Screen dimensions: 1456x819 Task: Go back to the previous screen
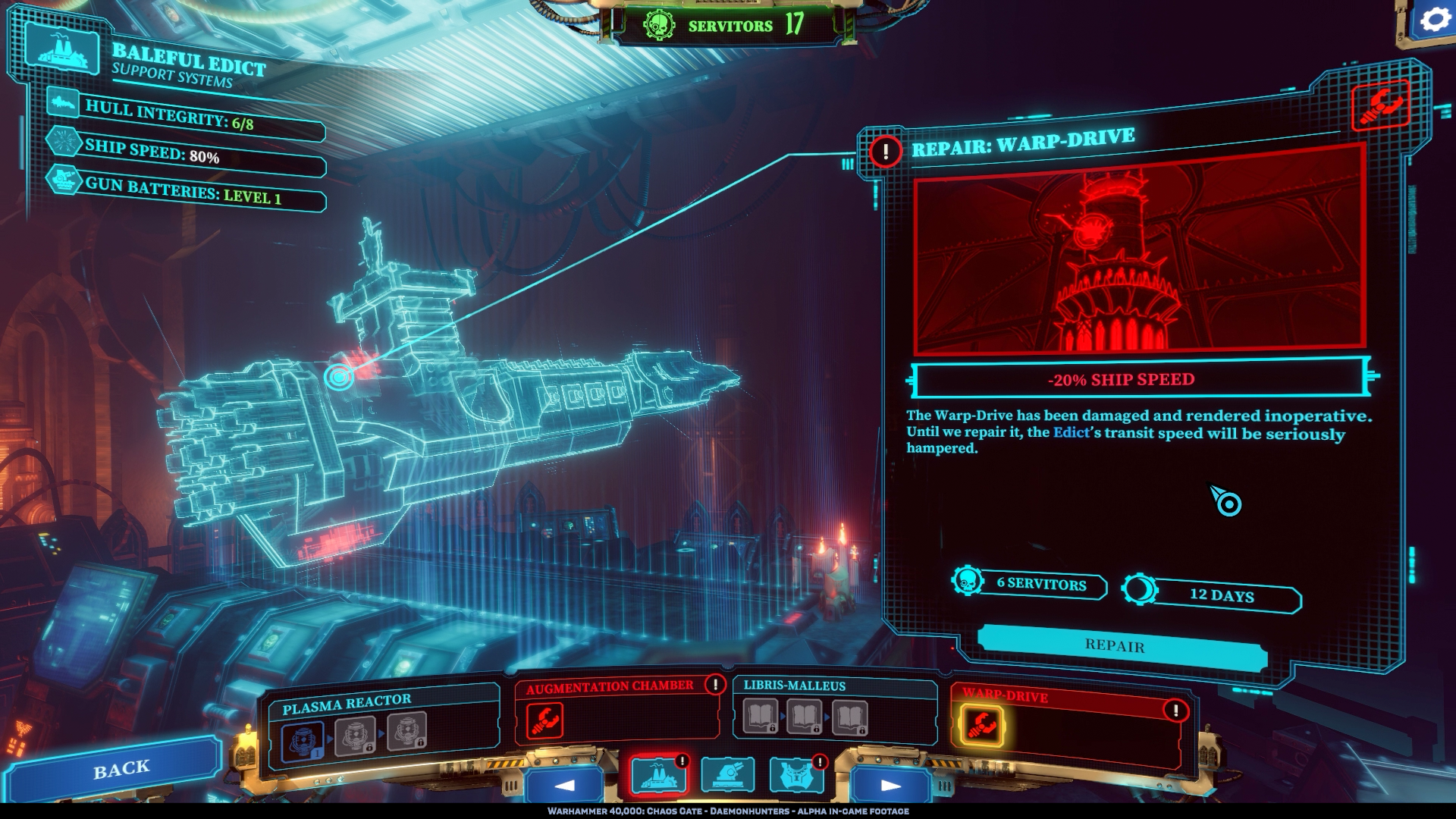[121, 770]
